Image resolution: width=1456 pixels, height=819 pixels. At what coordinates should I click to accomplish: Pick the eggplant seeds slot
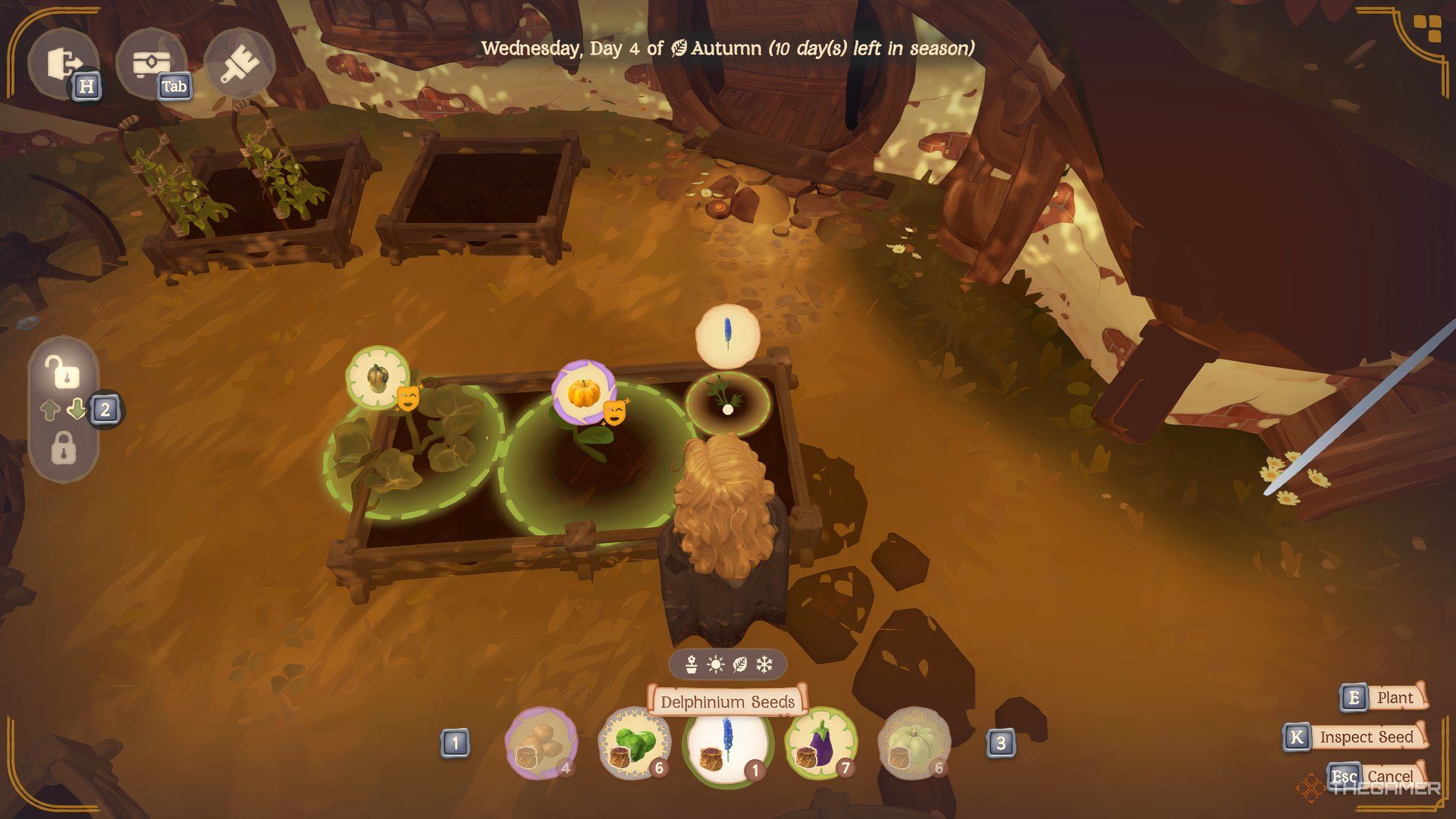point(821,743)
